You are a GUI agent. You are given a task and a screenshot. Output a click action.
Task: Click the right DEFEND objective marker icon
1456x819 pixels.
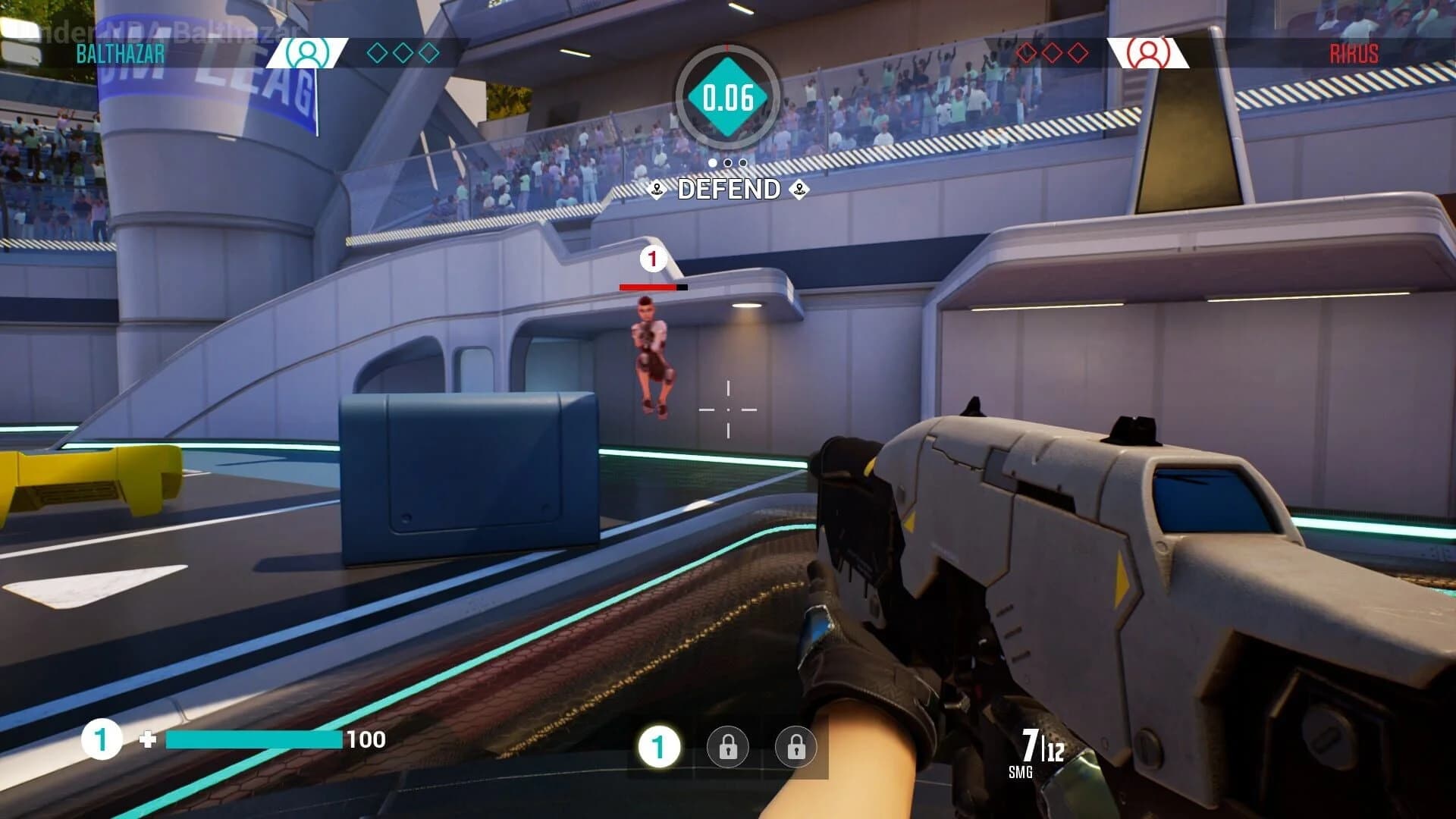(x=800, y=190)
